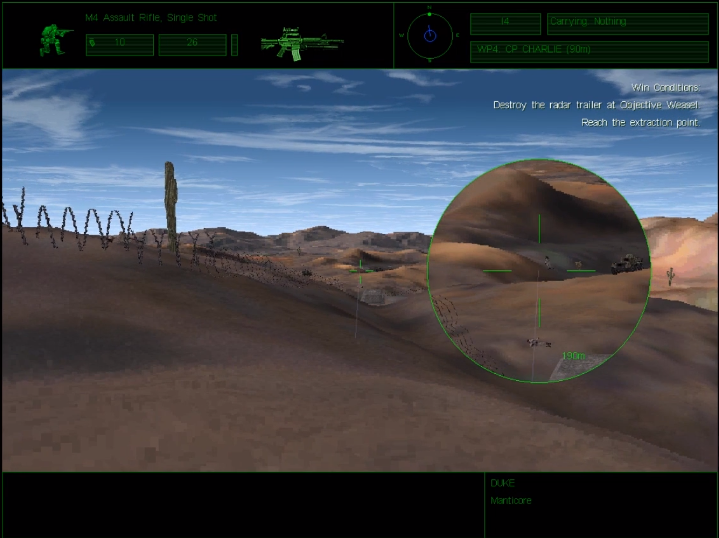The height and width of the screenshot is (538, 719).
Task: Click the Win Conditions objective tracker
Action: pyautogui.click(x=596, y=105)
